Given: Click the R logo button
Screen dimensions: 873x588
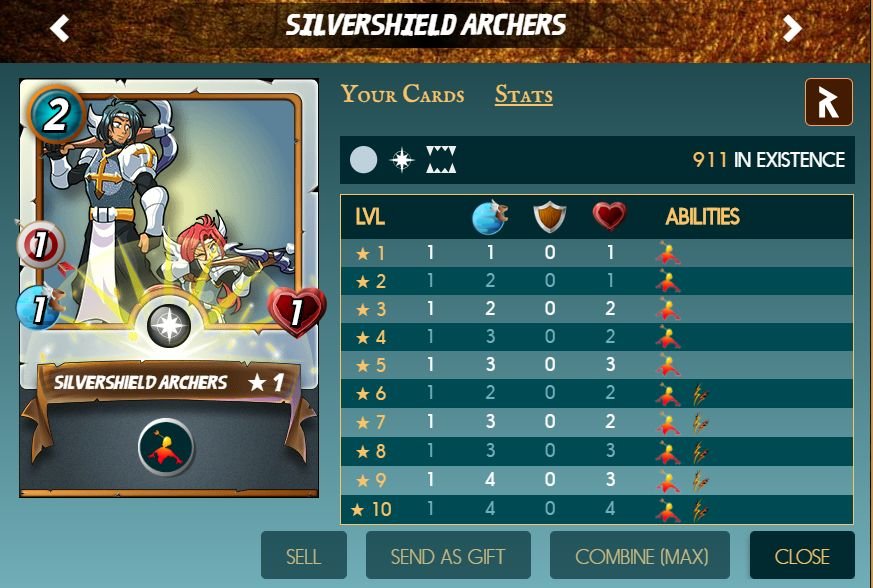Looking at the screenshot, I should (828, 102).
